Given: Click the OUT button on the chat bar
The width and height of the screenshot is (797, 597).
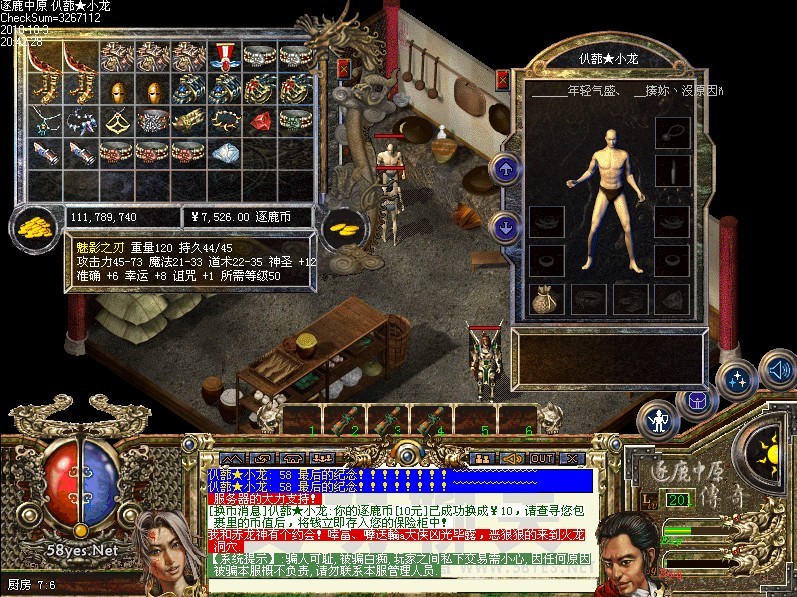Looking at the screenshot, I should (x=540, y=458).
